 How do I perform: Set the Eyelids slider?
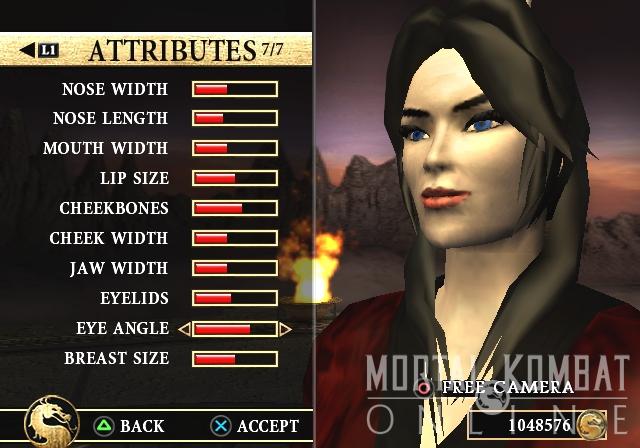[x=235, y=299]
